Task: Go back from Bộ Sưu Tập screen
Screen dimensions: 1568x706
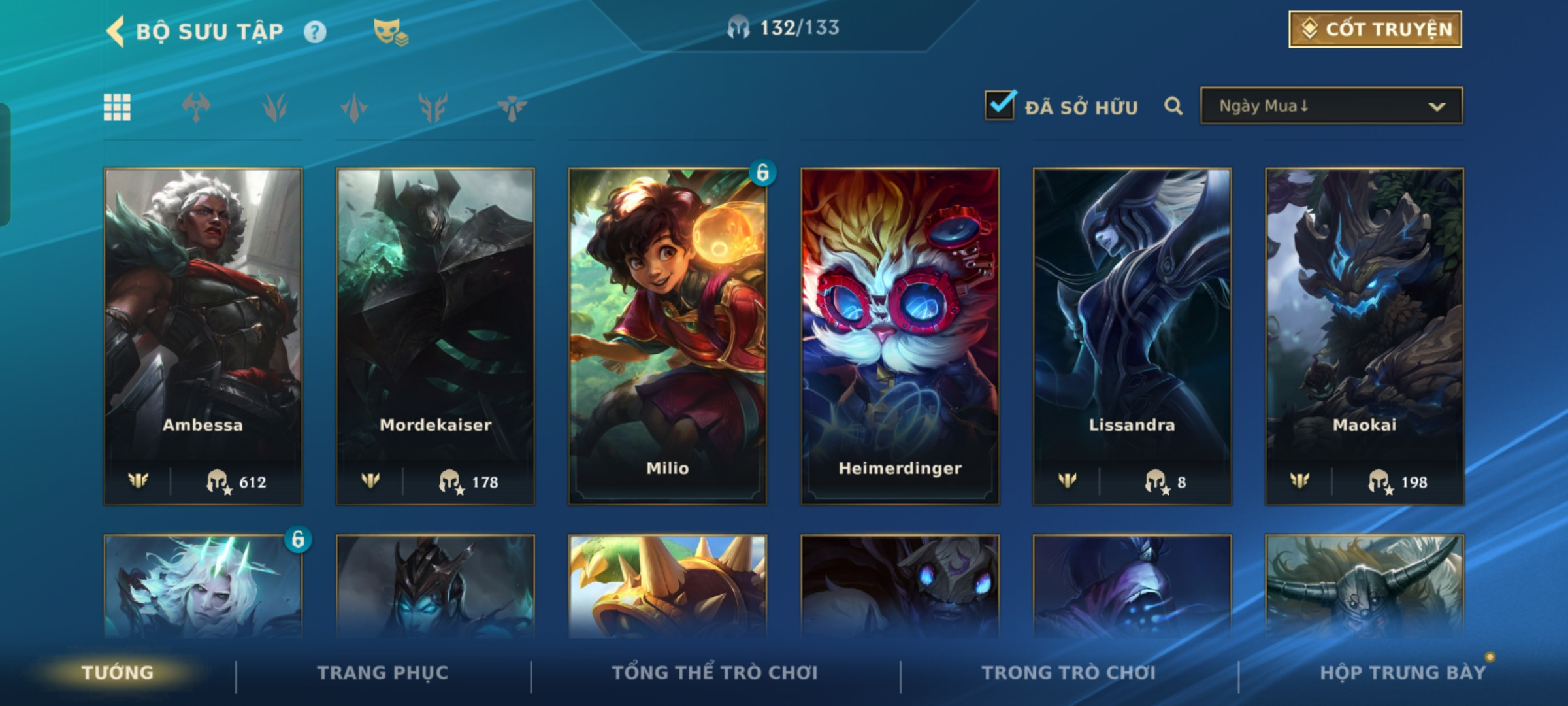Action: [x=116, y=31]
